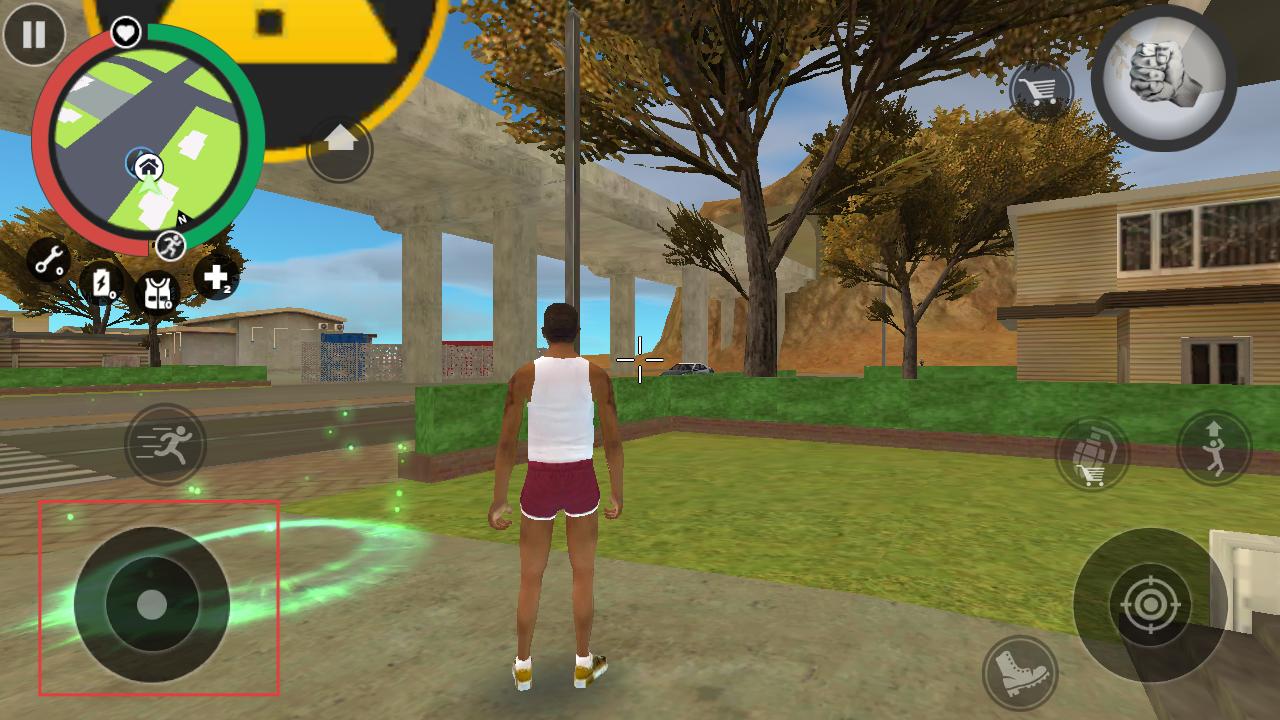The height and width of the screenshot is (720, 1280).
Task: Tap the heart icon atop the minimap
Action: click(x=125, y=33)
